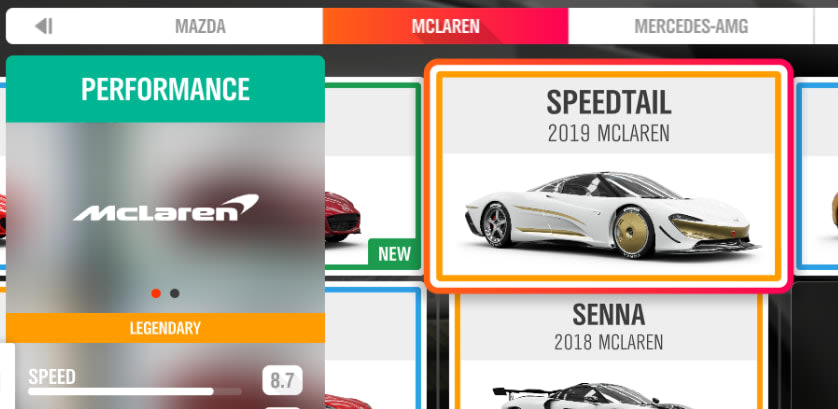838x409 pixels.
Task: Show the second performance panel page dot
Action: (x=175, y=294)
